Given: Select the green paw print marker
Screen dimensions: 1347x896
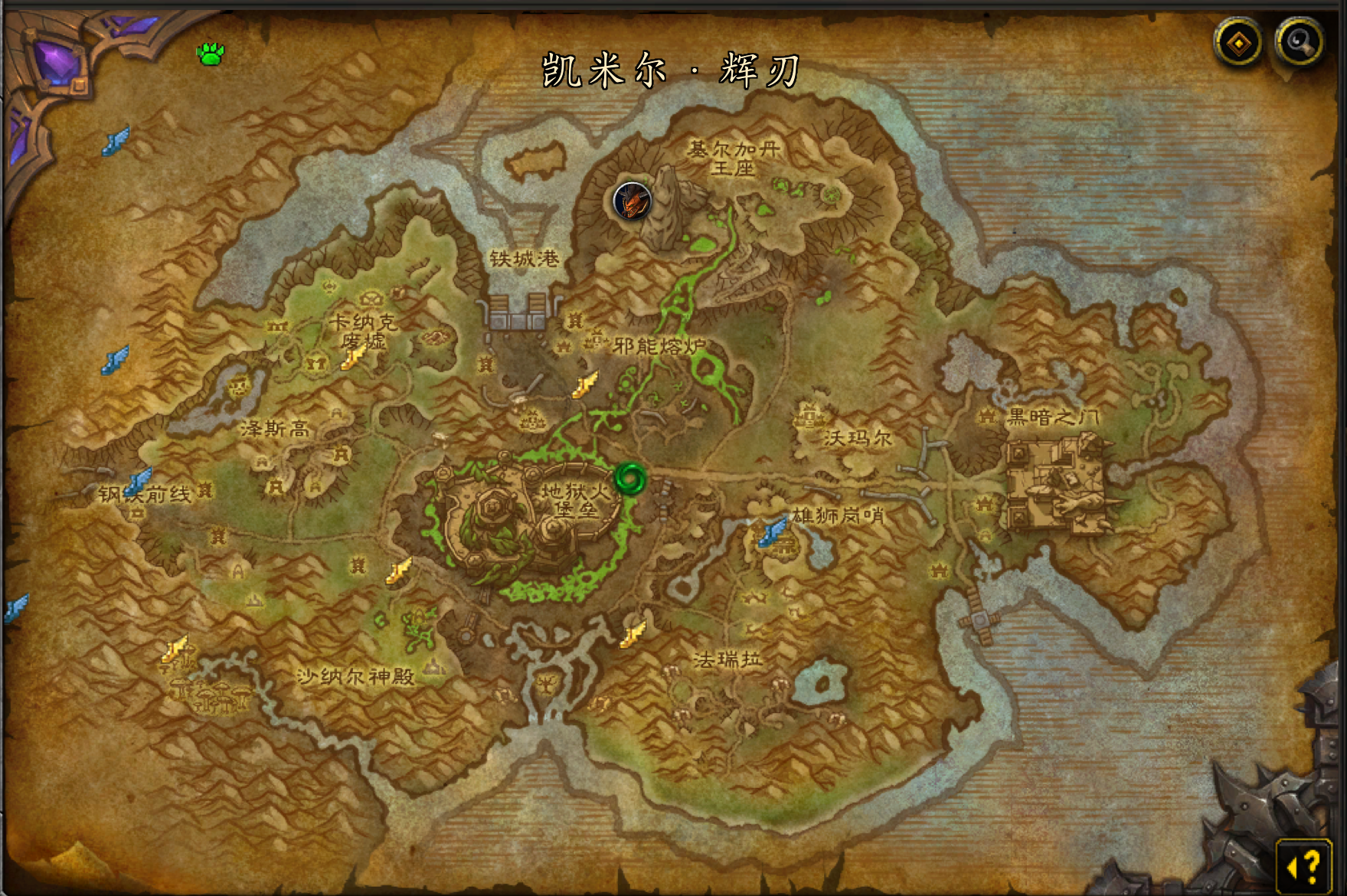Looking at the screenshot, I should 211,54.
